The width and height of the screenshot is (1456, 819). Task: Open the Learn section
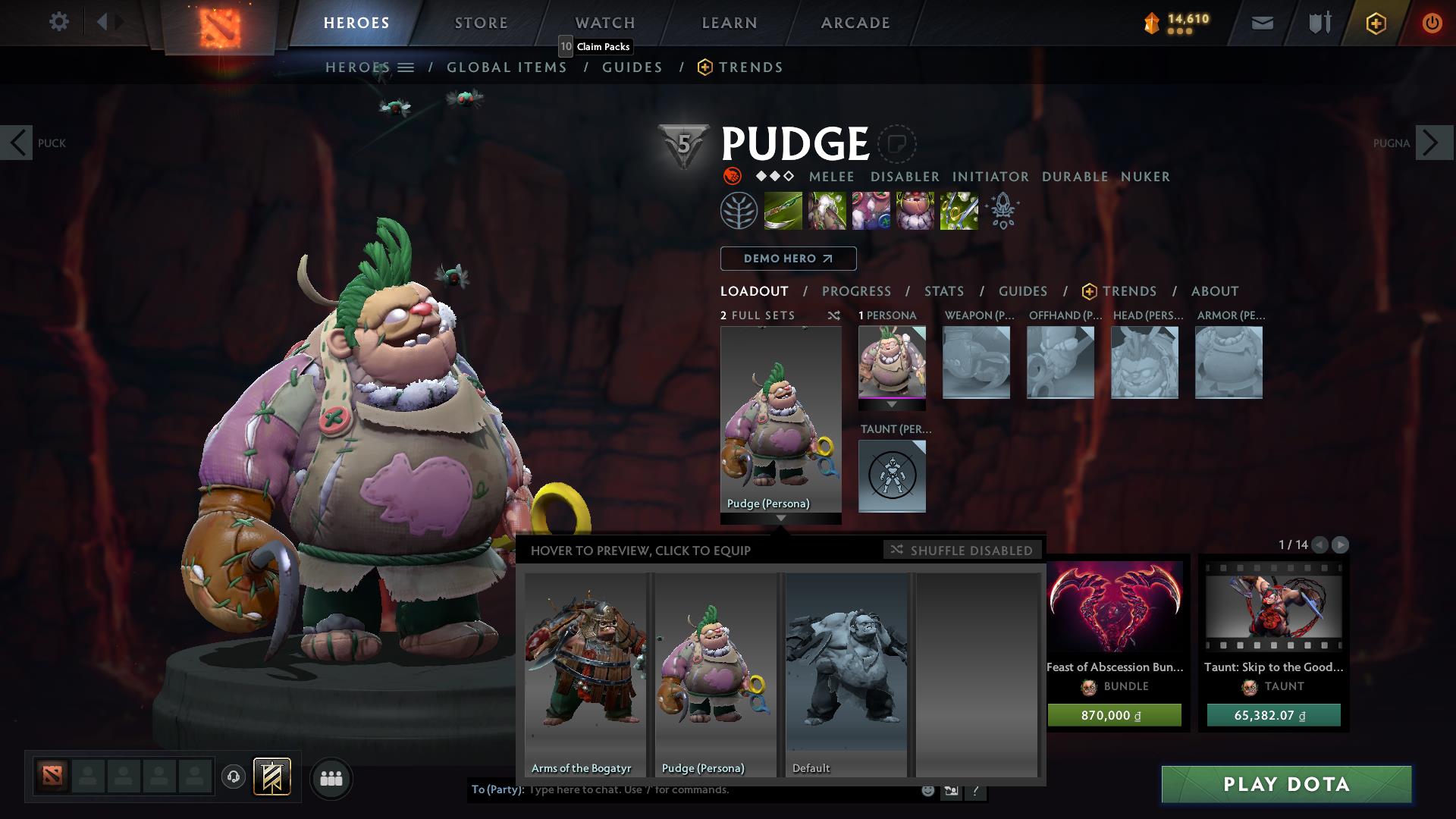click(x=729, y=23)
